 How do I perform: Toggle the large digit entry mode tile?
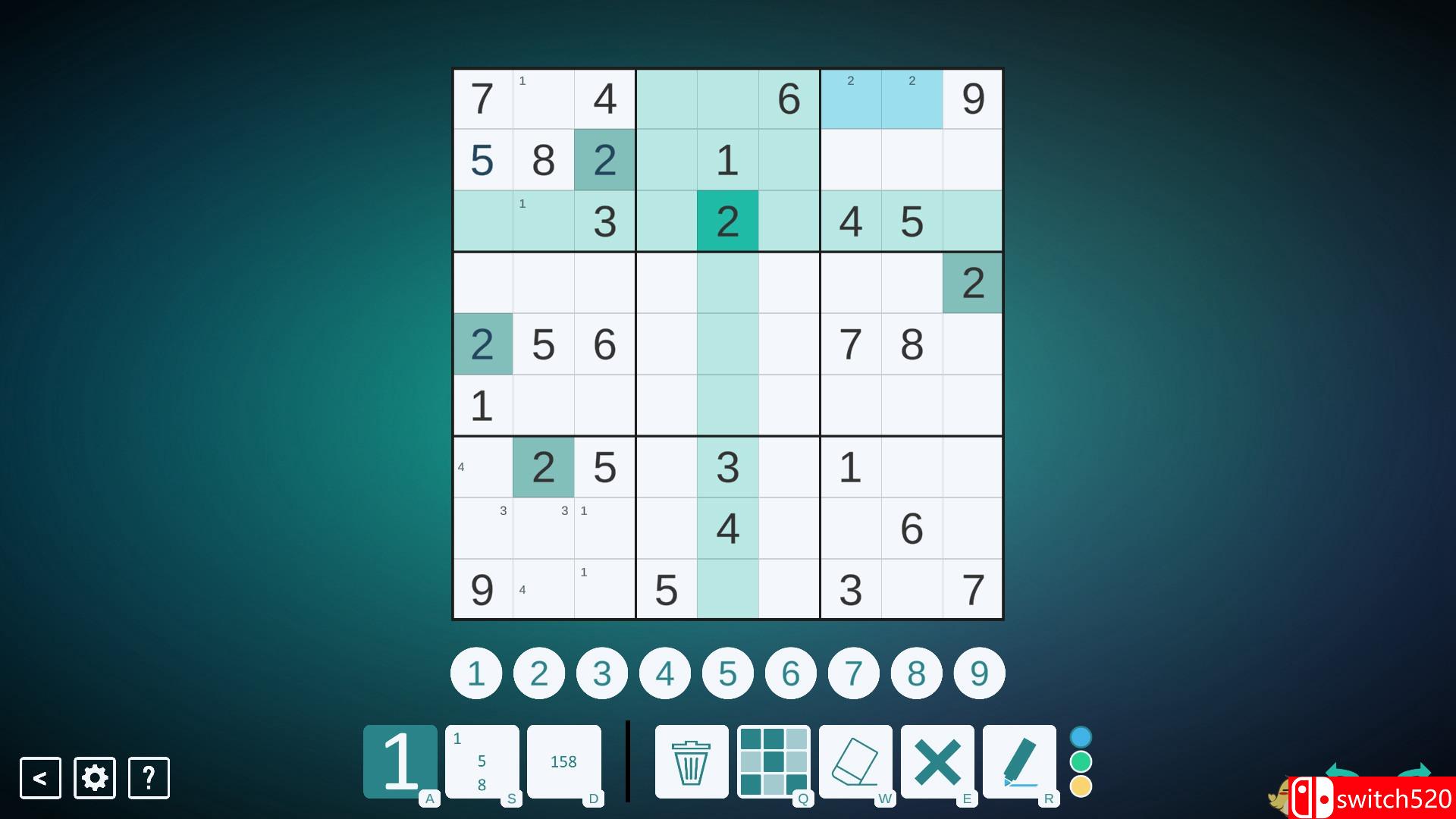tap(399, 761)
